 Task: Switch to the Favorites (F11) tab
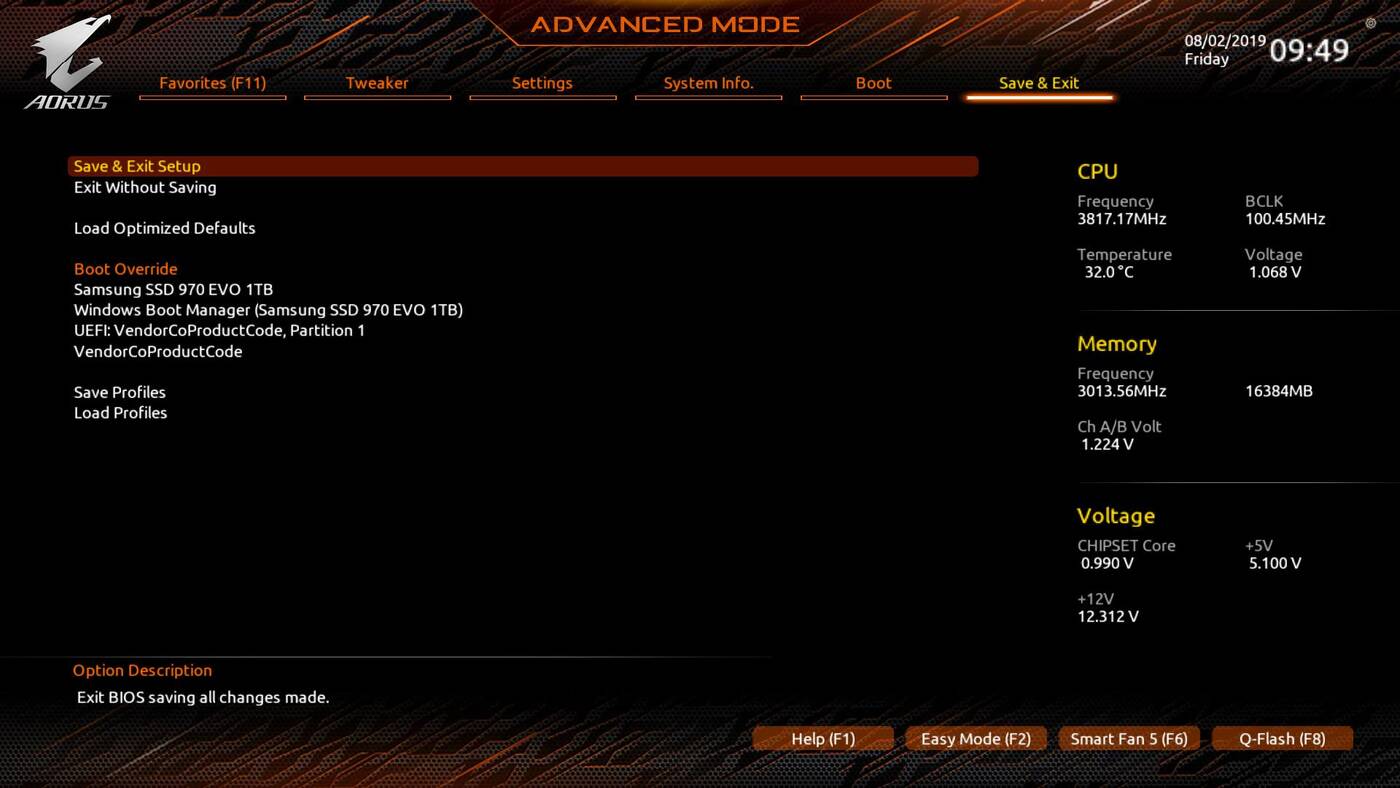click(212, 83)
